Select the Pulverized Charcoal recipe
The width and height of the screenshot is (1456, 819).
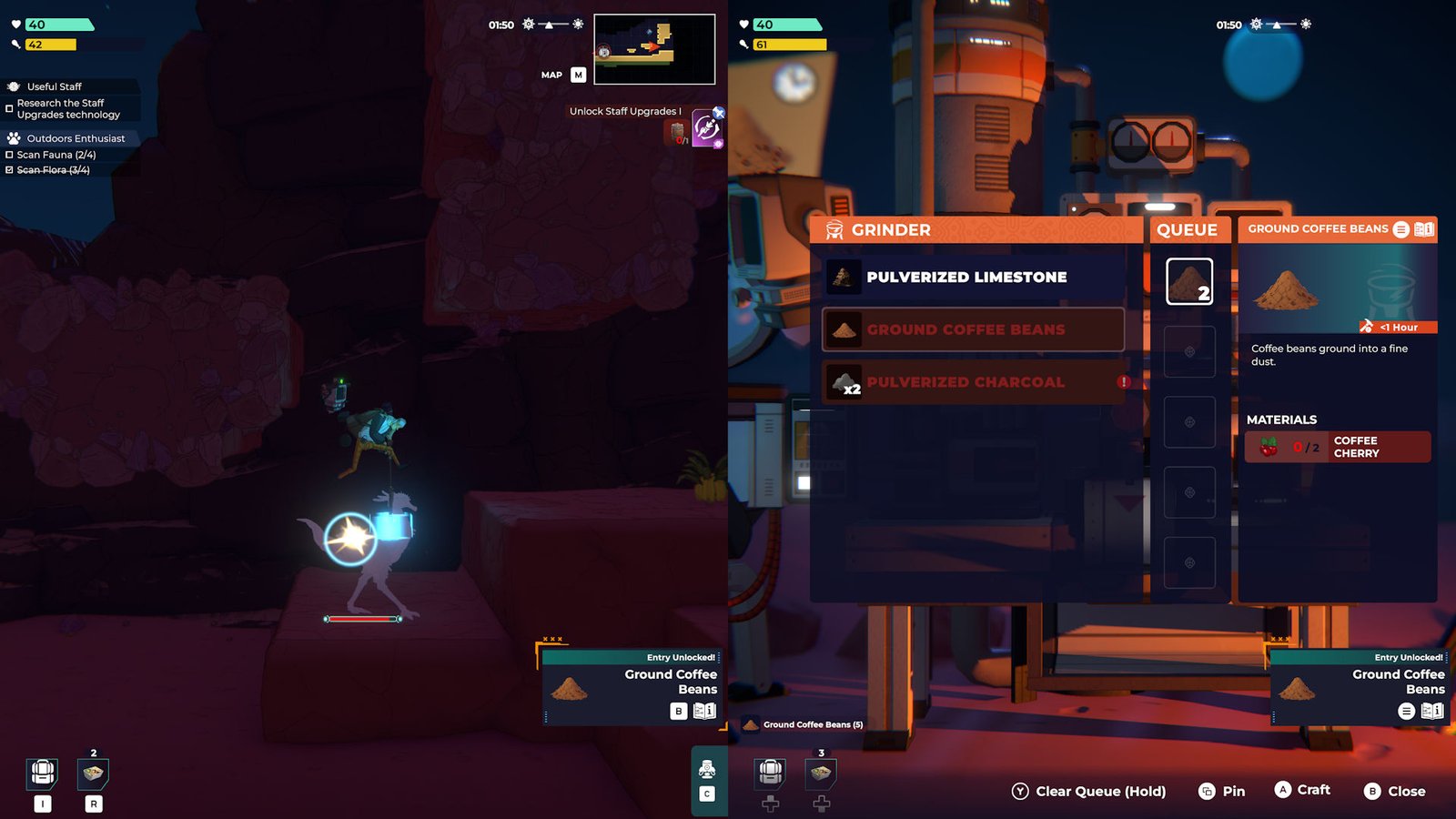[x=974, y=382]
